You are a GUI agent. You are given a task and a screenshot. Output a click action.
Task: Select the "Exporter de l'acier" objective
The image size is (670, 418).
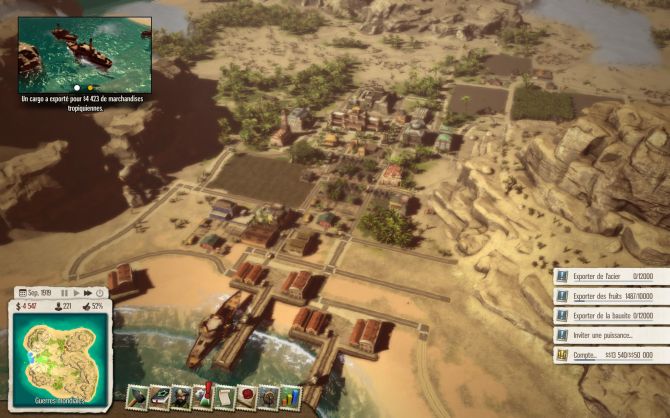610,275
